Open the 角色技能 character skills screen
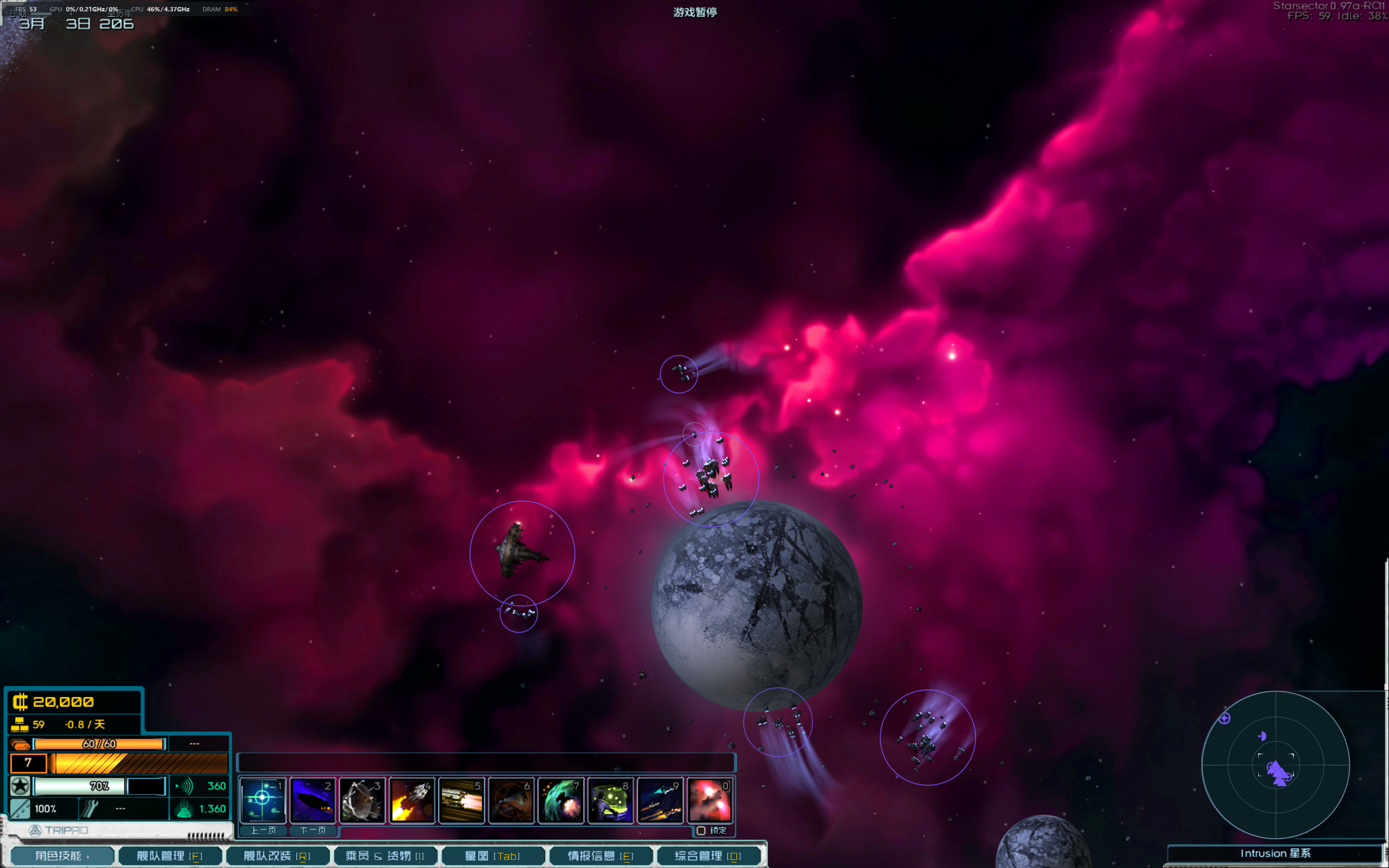The height and width of the screenshot is (868, 1389). [62, 856]
